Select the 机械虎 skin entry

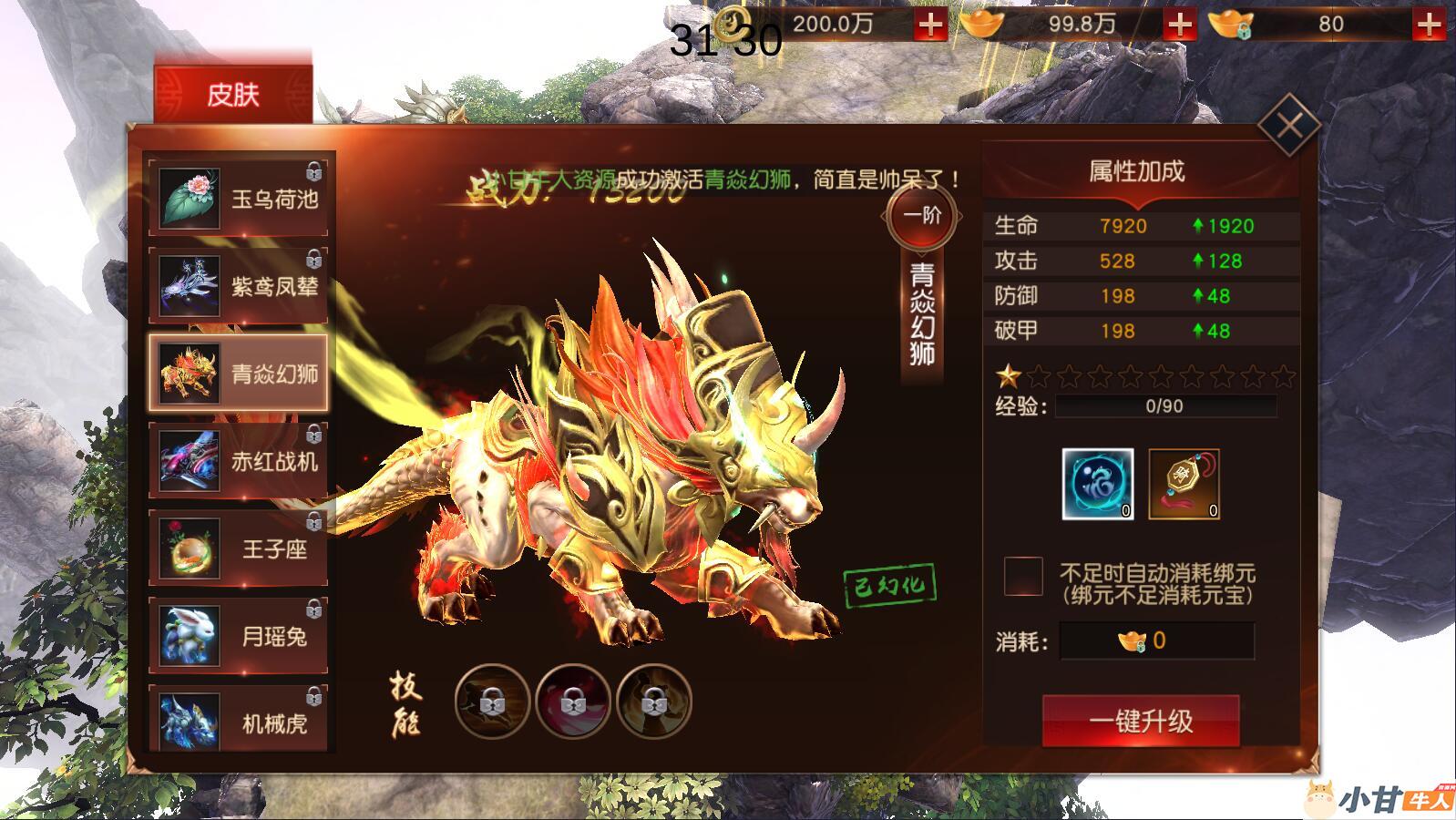coord(241,722)
